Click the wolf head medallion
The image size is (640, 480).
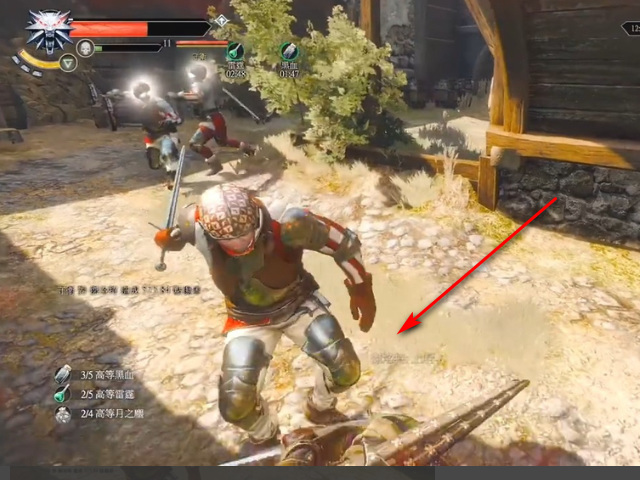click(x=44, y=30)
